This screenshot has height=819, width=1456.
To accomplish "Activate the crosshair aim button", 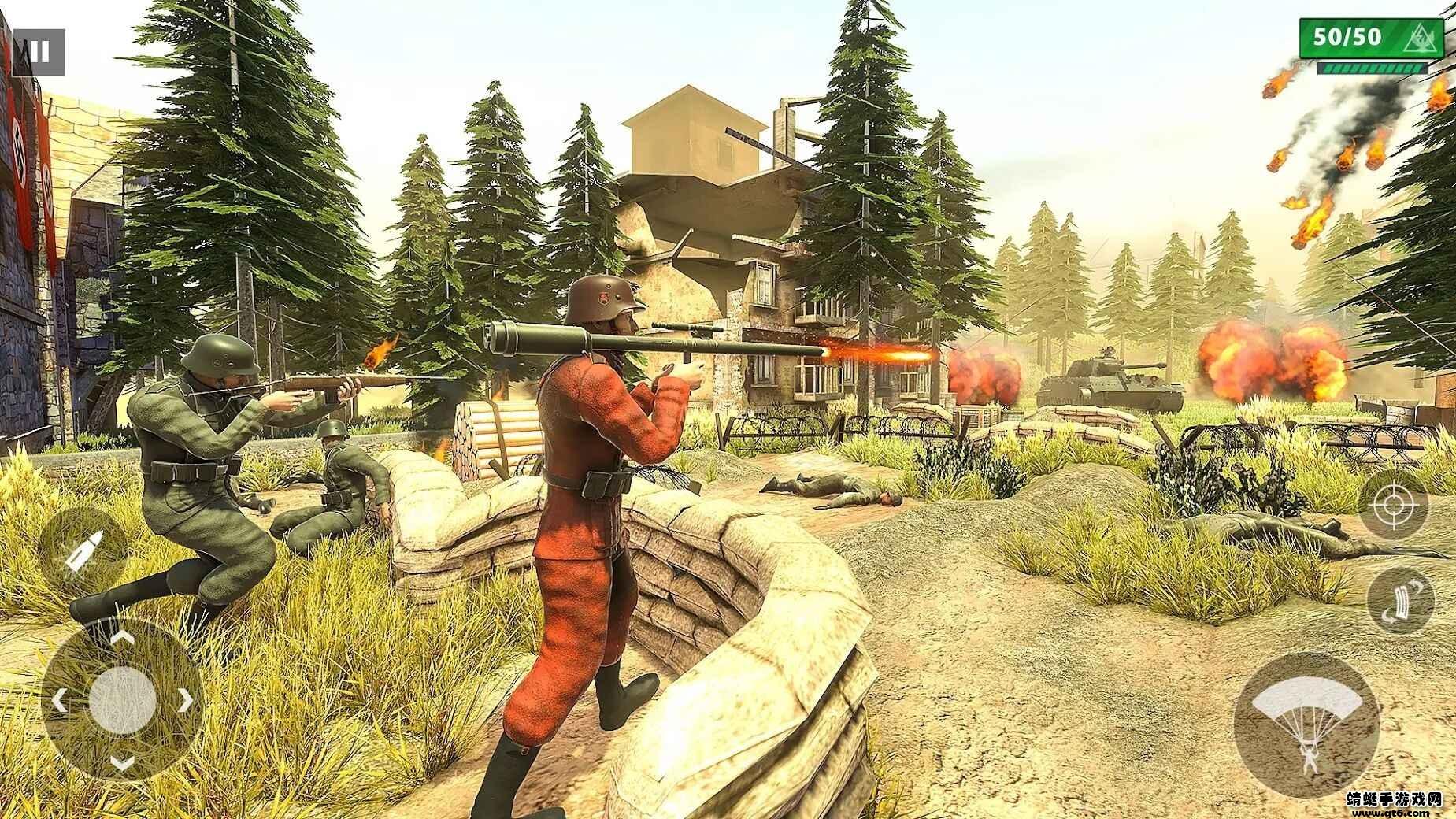I will pyautogui.click(x=1392, y=505).
